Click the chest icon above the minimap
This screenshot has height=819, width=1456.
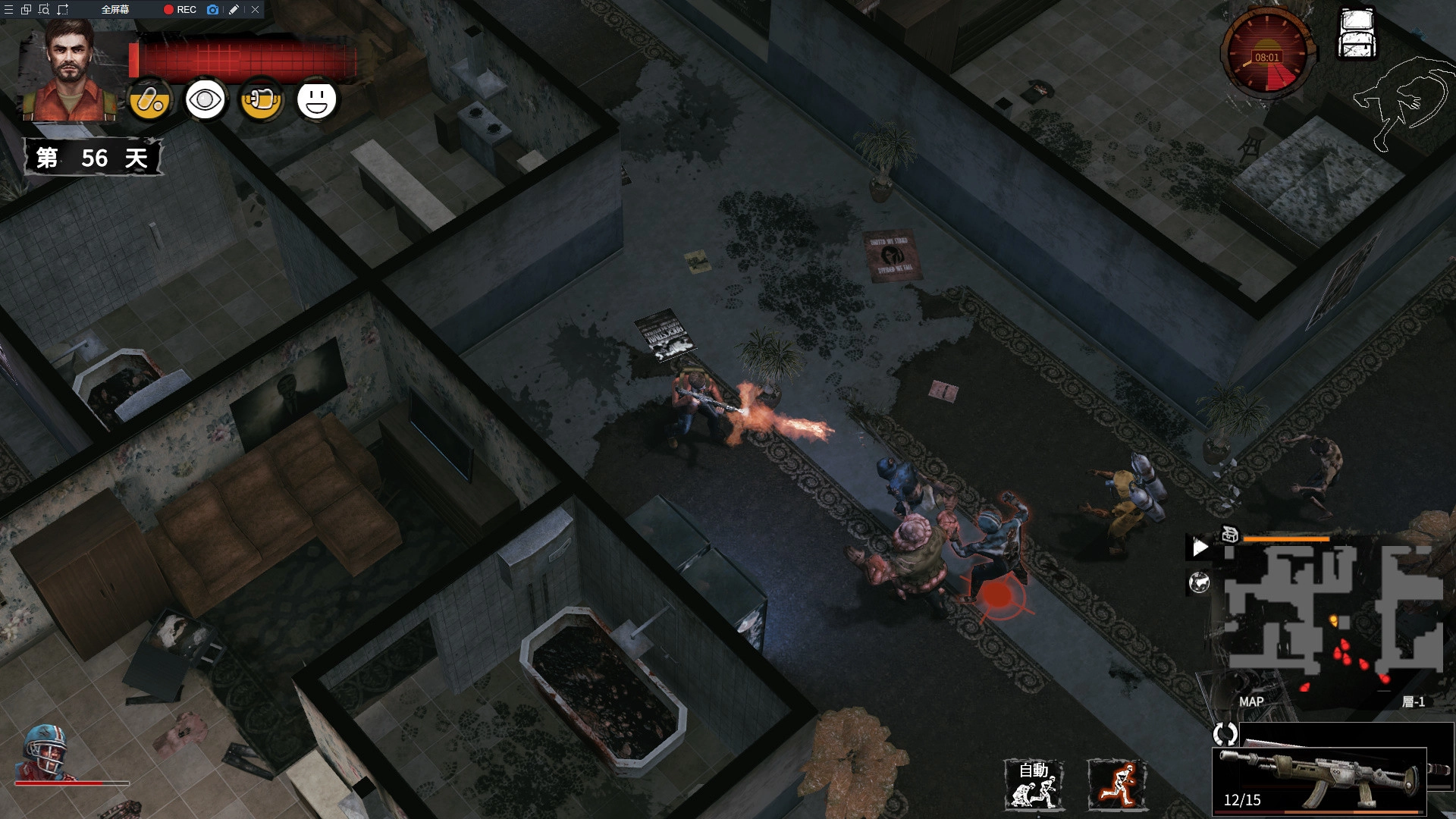pyautogui.click(x=1230, y=535)
